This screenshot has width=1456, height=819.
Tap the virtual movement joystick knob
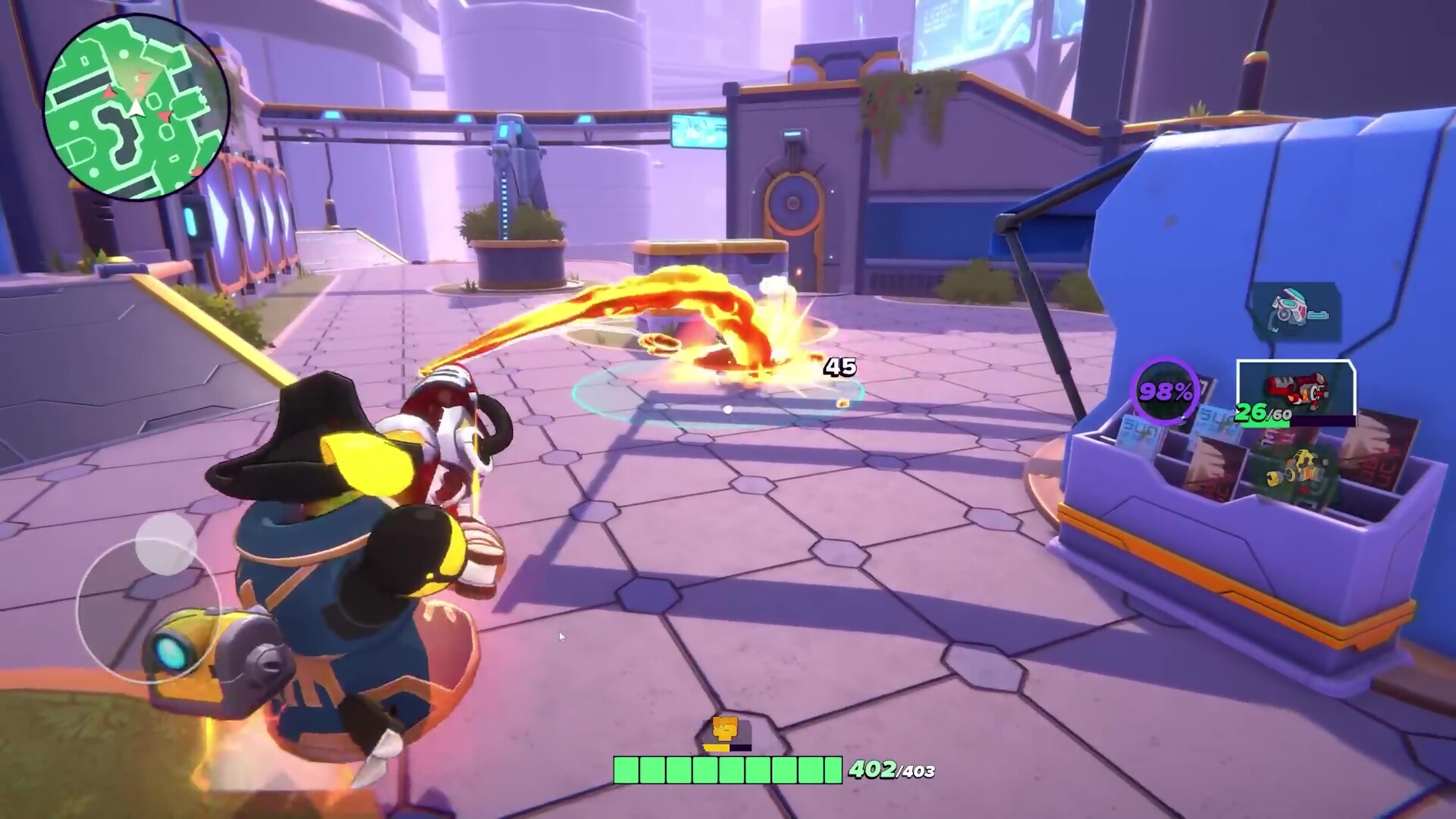pyautogui.click(x=166, y=543)
